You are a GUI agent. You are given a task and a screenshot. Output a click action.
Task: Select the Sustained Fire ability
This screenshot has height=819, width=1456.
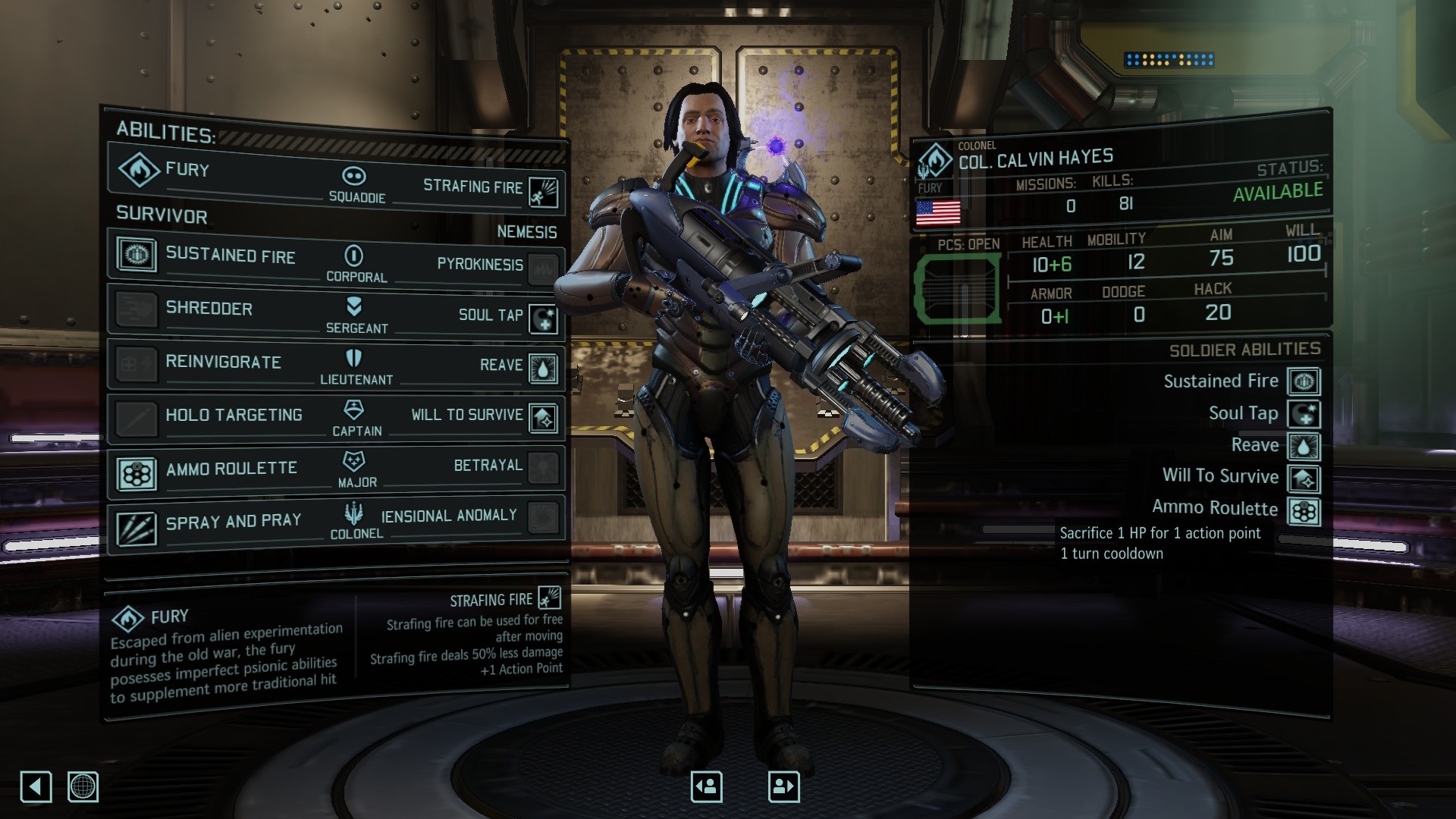tap(212, 256)
